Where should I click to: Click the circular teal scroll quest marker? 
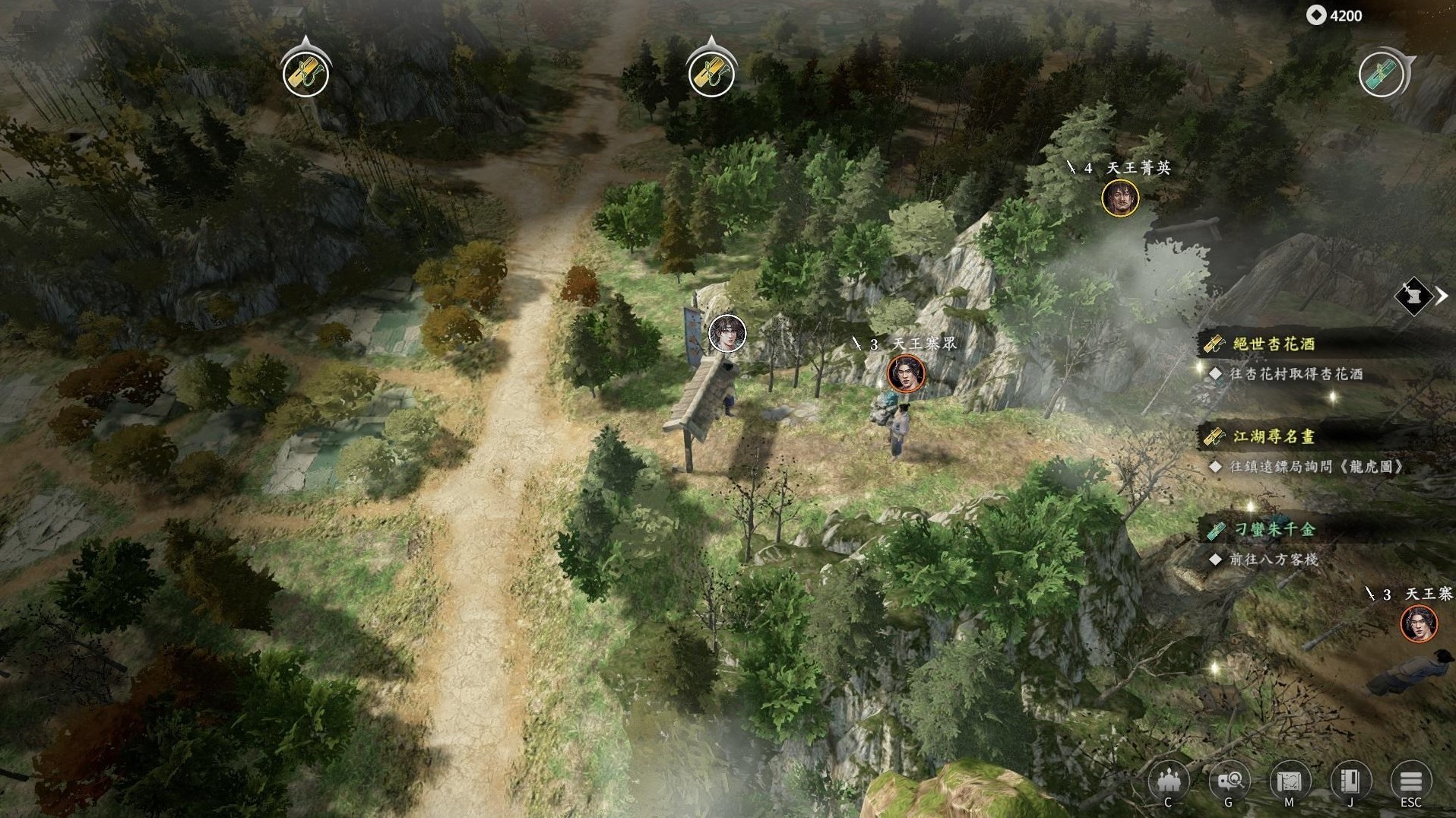(1382, 75)
